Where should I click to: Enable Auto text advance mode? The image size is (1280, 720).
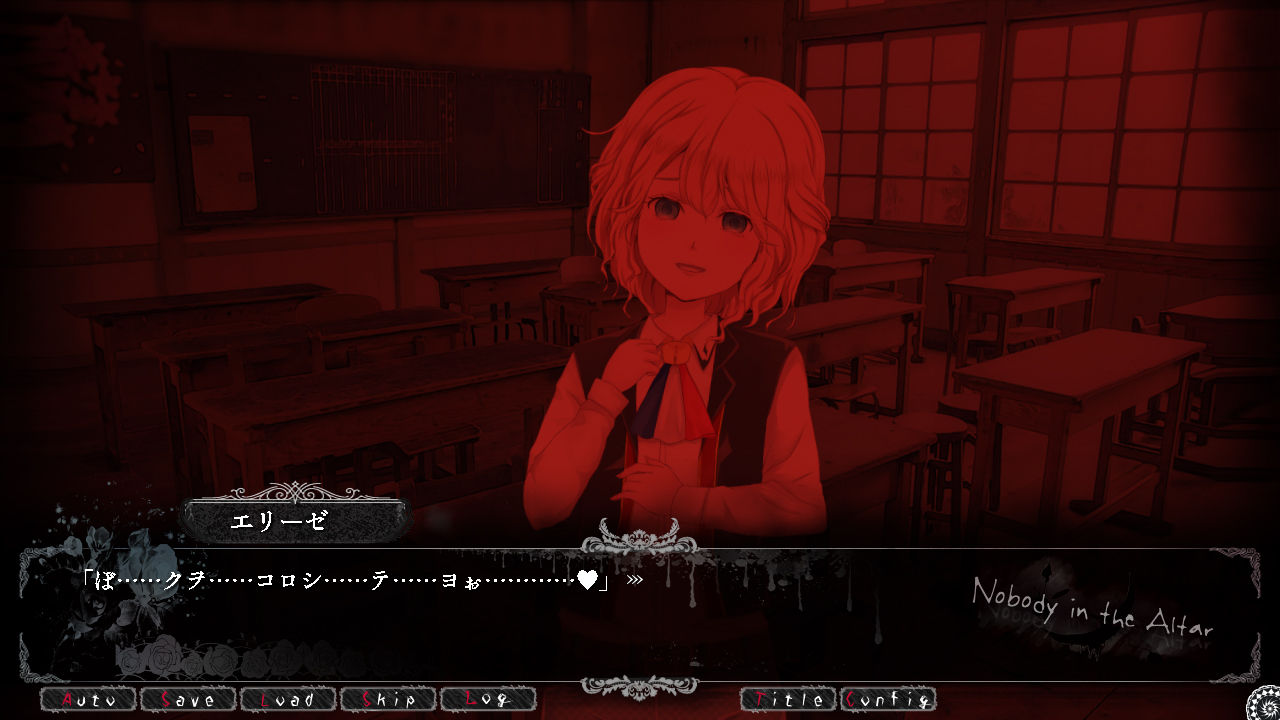(x=87, y=699)
